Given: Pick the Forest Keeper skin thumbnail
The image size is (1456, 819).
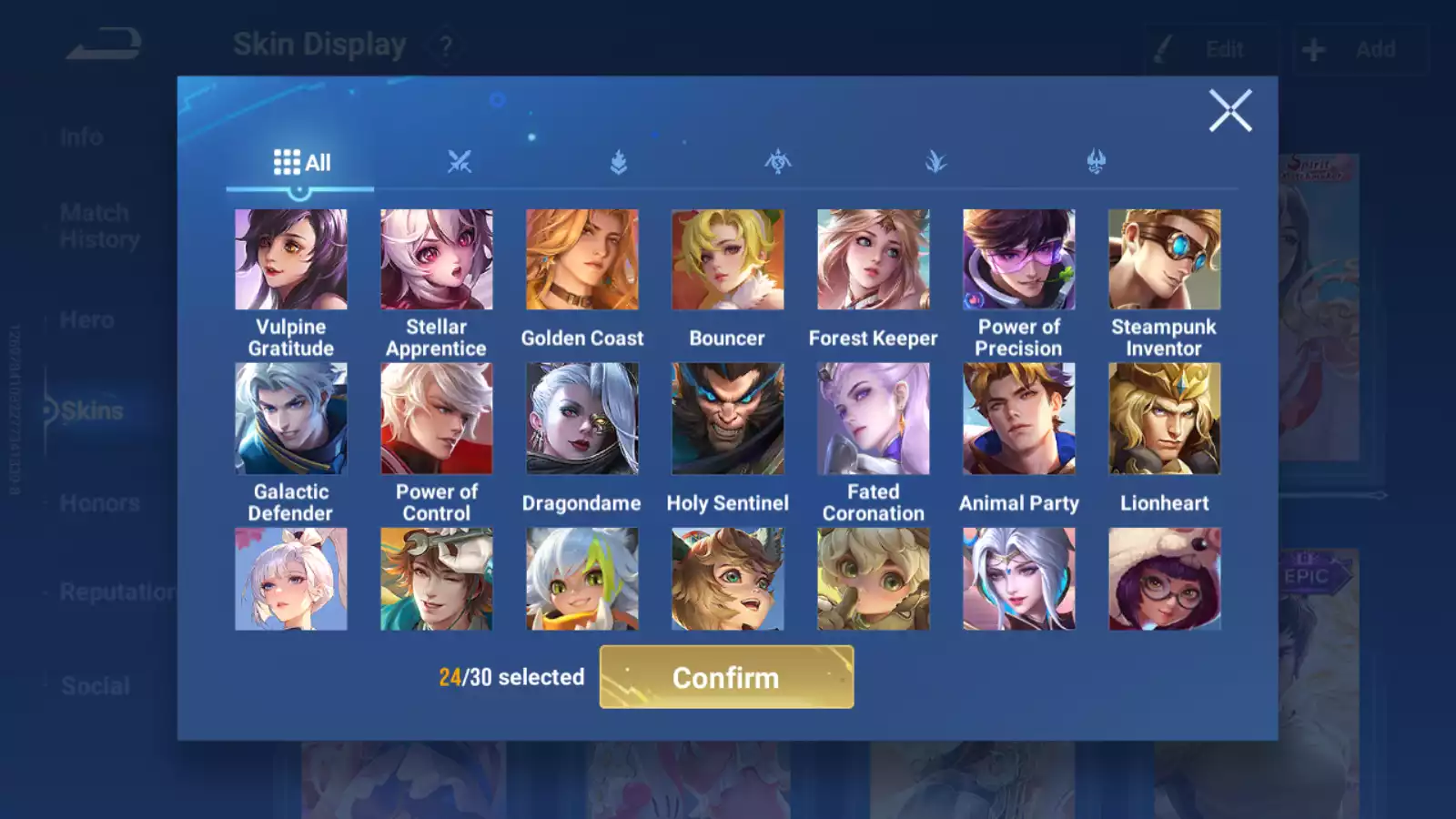Looking at the screenshot, I should (x=874, y=258).
